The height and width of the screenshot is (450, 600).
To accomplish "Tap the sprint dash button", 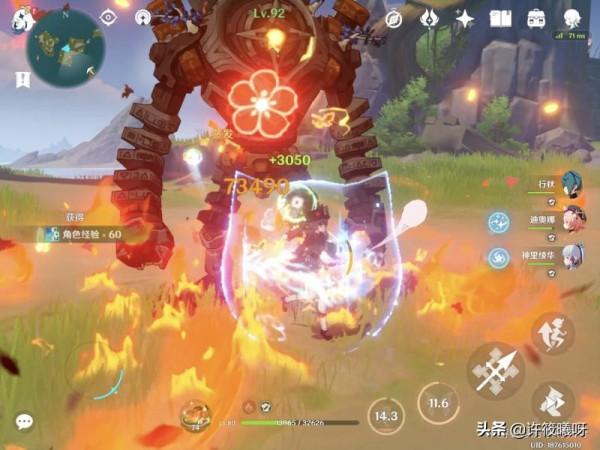I will 552,402.
